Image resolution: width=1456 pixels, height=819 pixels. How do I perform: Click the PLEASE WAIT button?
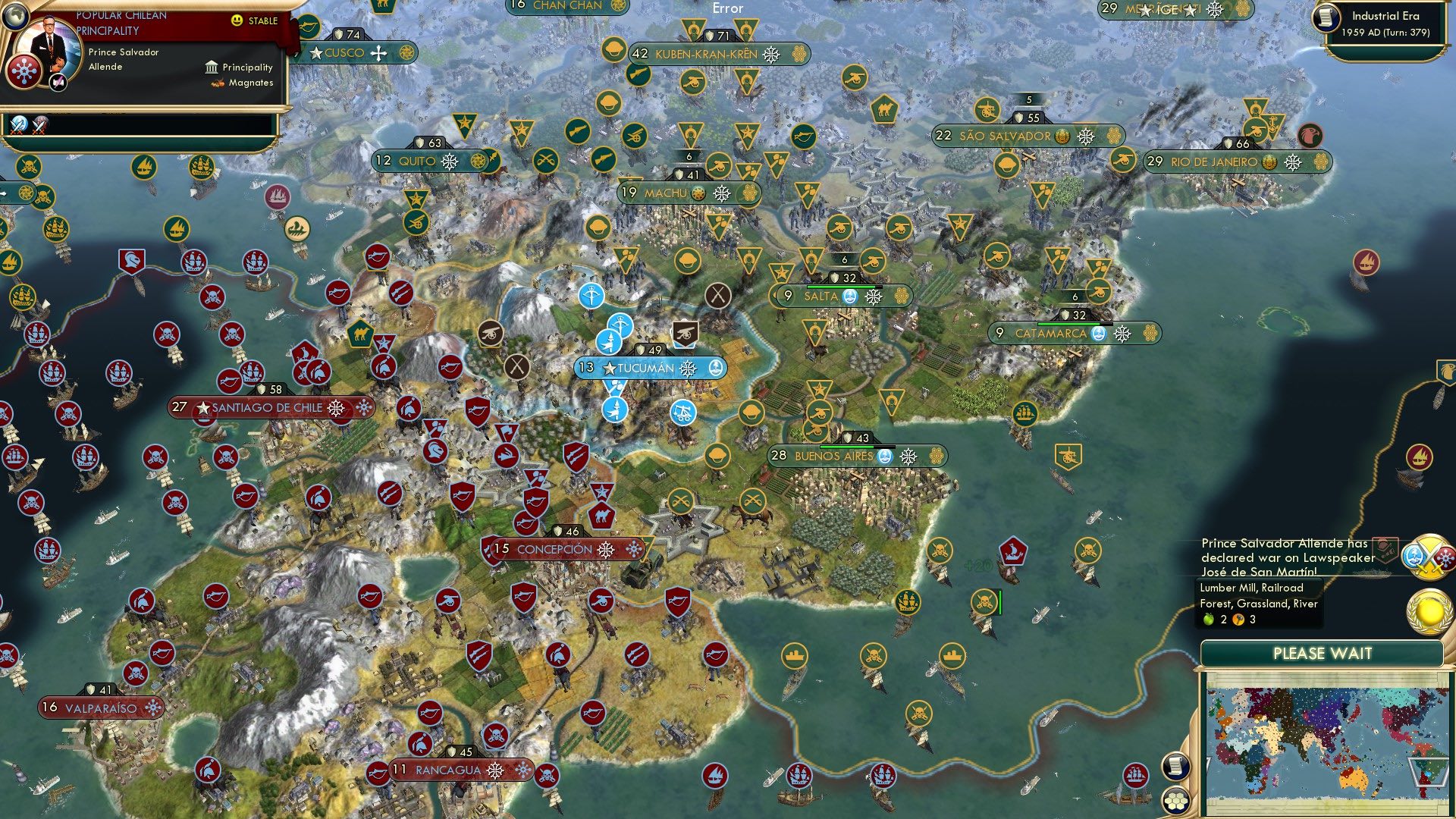click(1324, 652)
